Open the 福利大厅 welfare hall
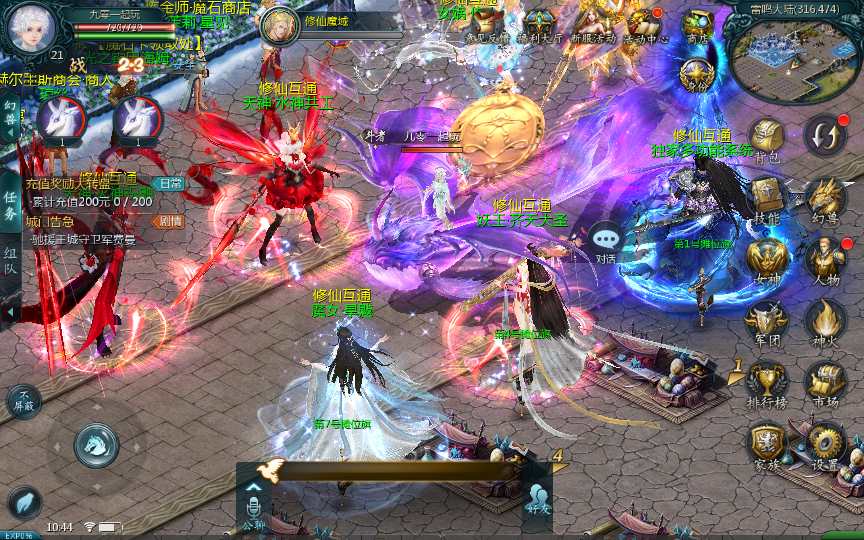Viewport: 864px width, 540px height. 541,24
